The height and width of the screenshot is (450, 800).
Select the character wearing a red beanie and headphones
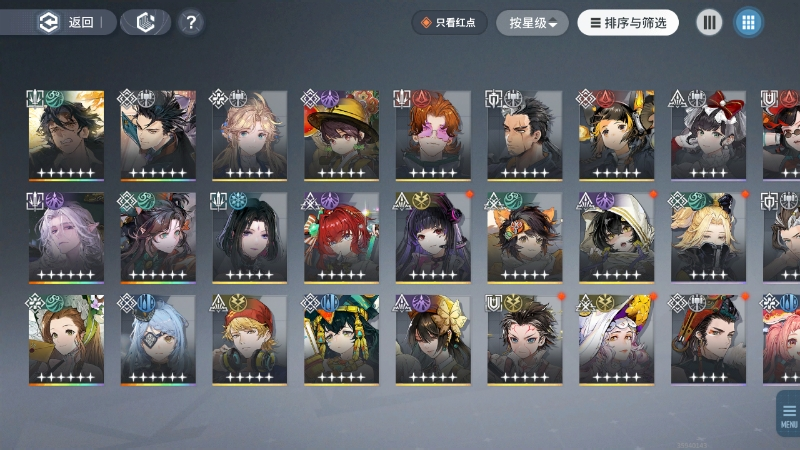pyautogui.click(x=250, y=340)
